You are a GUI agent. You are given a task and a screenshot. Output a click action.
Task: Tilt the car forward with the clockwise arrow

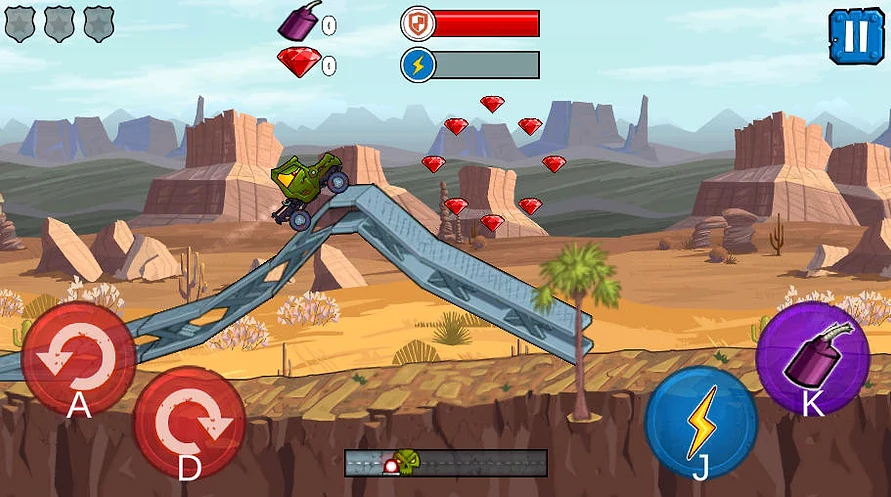pyautogui.click(x=189, y=422)
